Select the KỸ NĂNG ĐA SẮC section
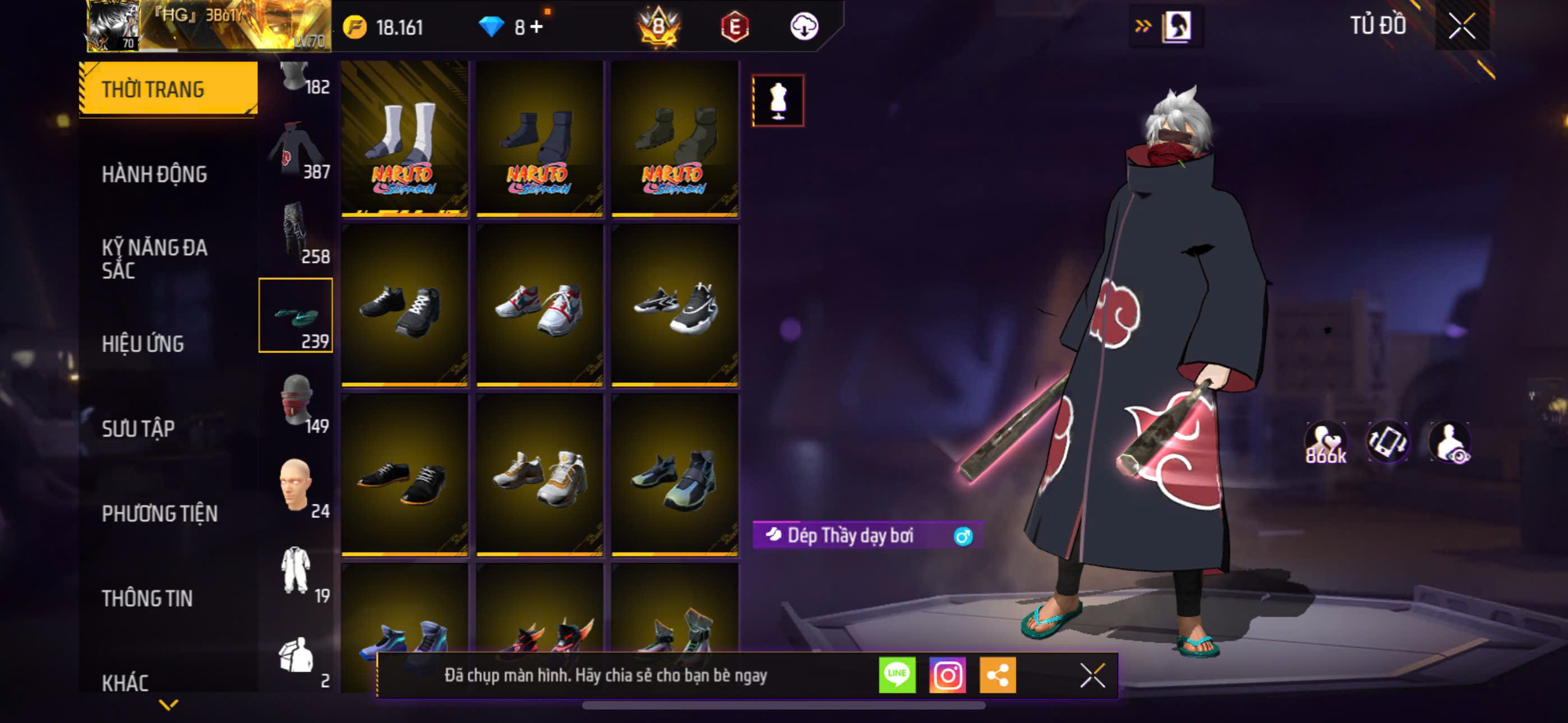The width and height of the screenshot is (1568, 723). (155, 258)
